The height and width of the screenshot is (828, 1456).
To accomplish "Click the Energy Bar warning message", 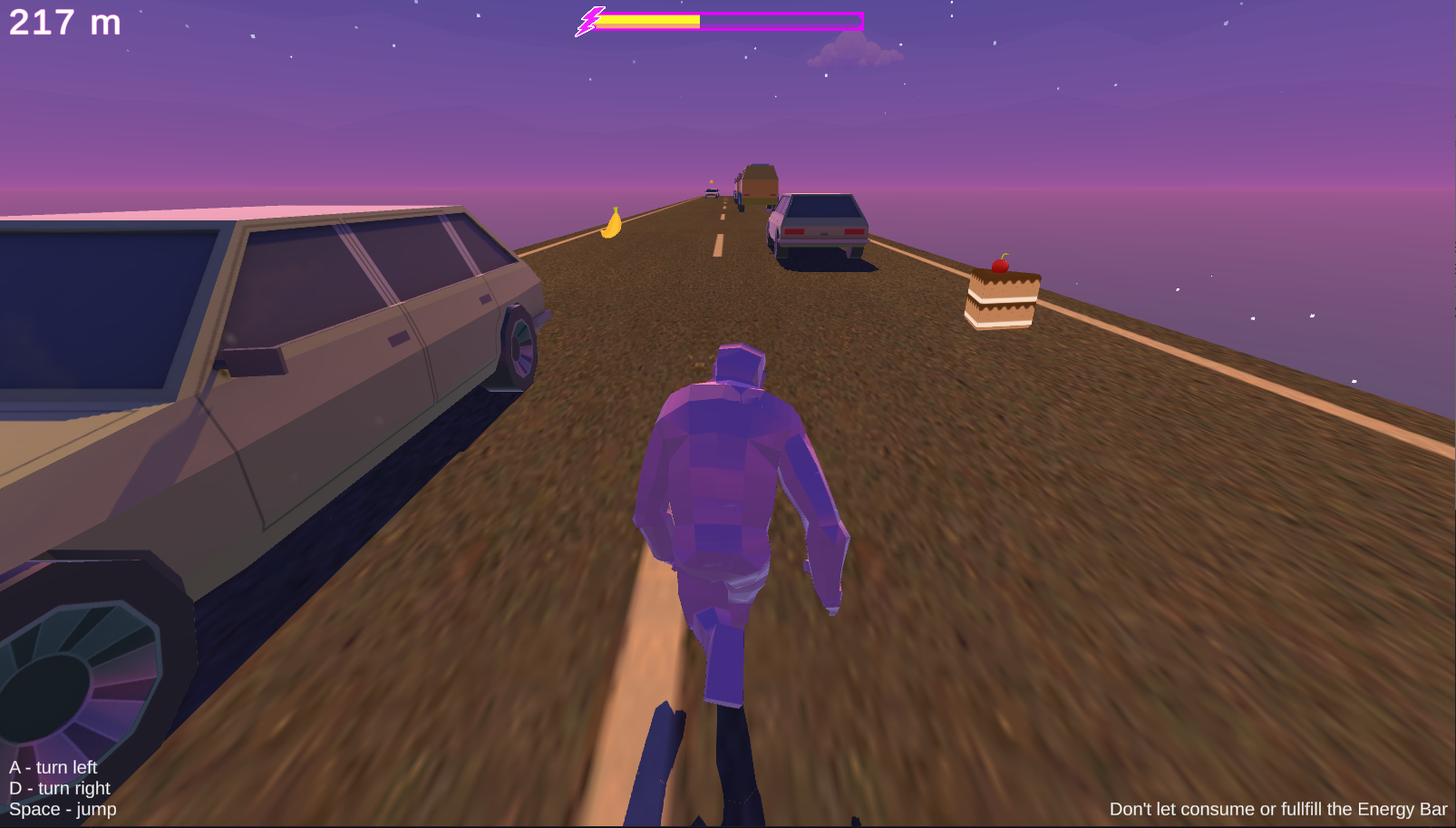I will point(1276,807).
